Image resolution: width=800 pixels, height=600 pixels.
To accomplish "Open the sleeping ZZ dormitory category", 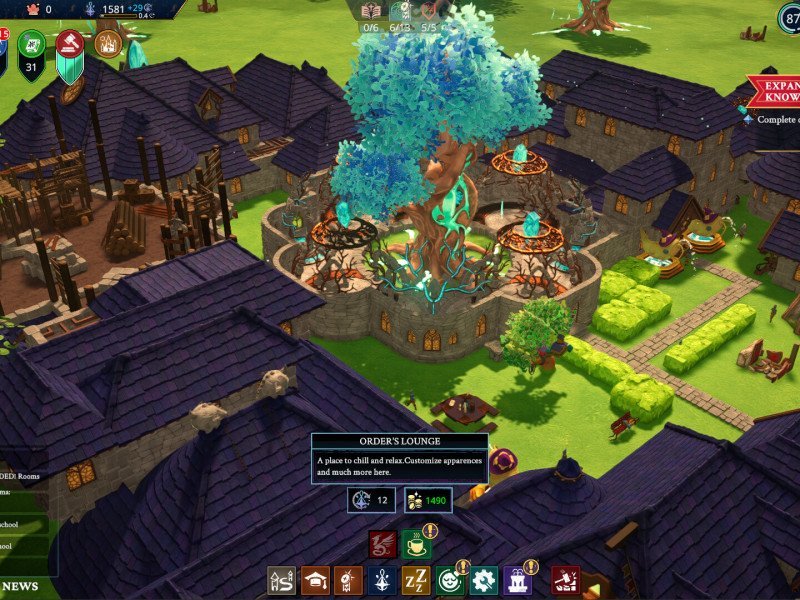I will click(x=416, y=580).
